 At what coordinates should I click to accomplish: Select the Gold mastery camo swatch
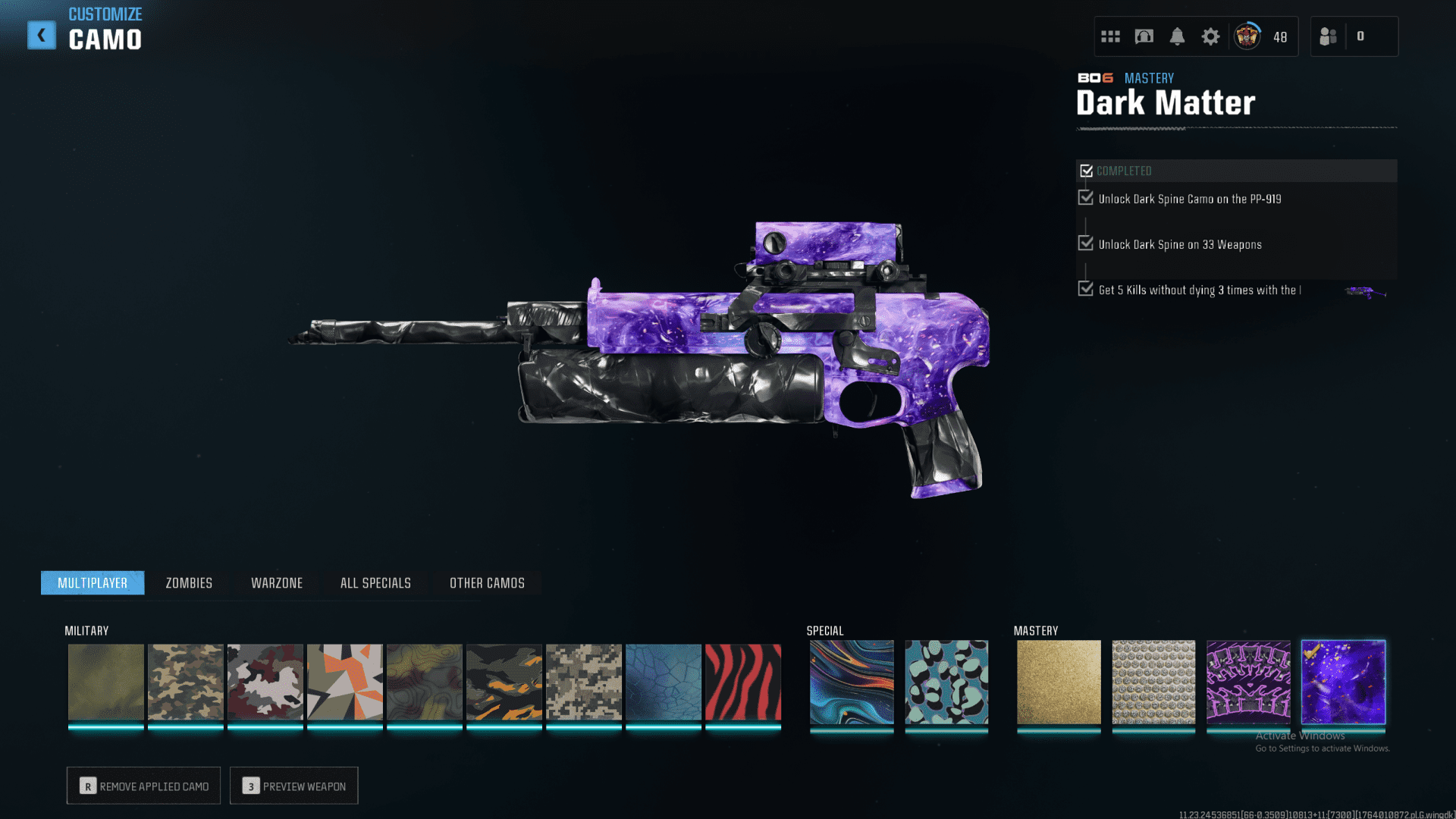tap(1058, 682)
